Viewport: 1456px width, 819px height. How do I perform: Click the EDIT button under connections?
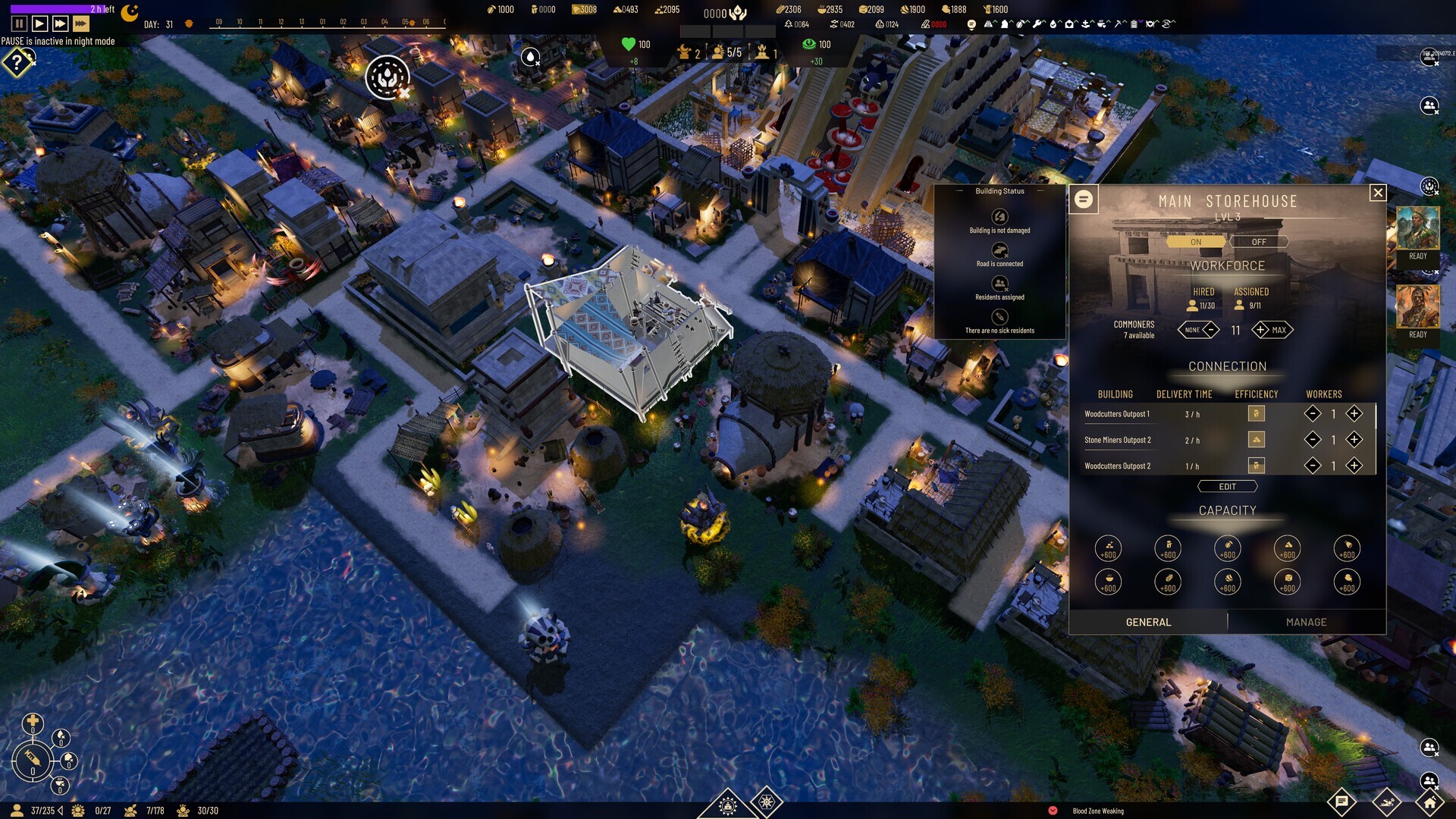pyautogui.click(x=1227, y=486)
